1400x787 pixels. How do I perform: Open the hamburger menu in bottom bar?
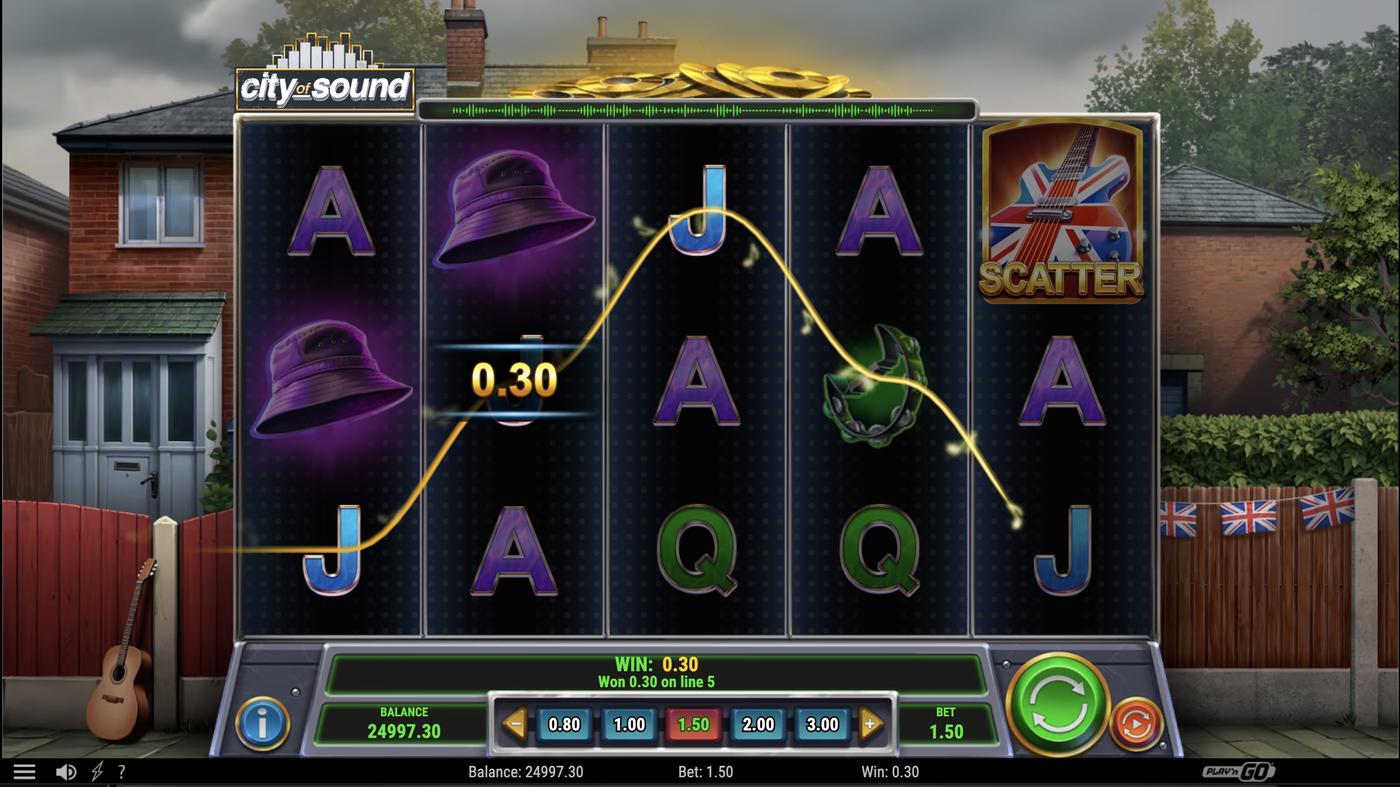pyautogui.click(x=26, y=770)
